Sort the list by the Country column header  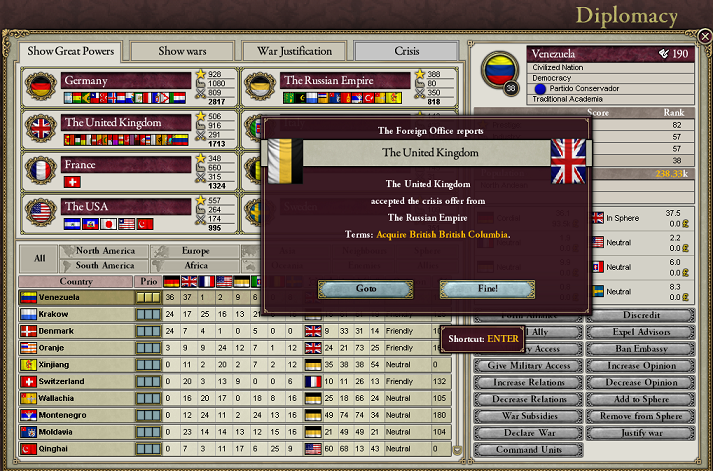tap(75, 282)
